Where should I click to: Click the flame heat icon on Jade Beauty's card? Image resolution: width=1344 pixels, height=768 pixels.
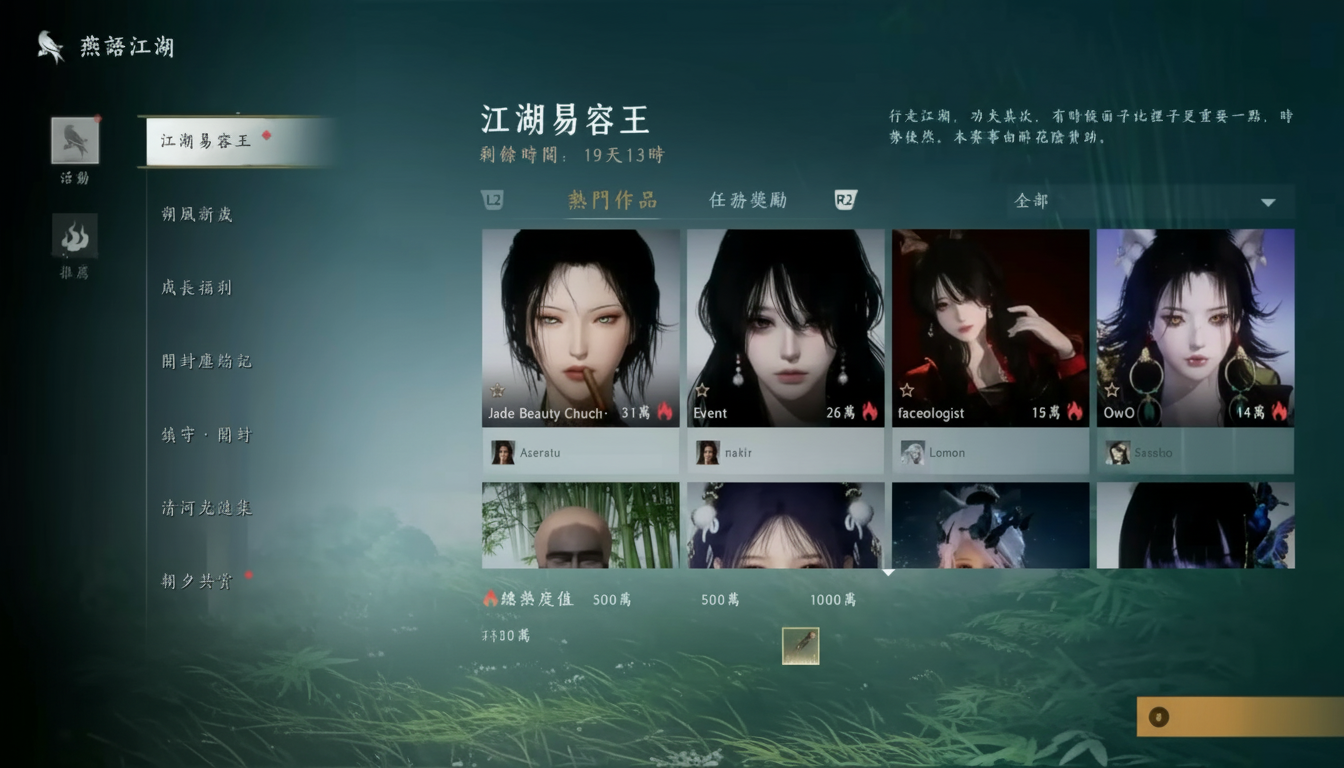665,410
